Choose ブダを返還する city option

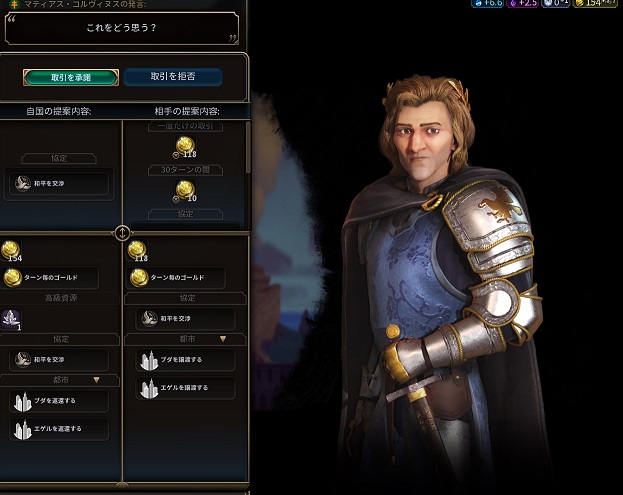click(60, 400)
